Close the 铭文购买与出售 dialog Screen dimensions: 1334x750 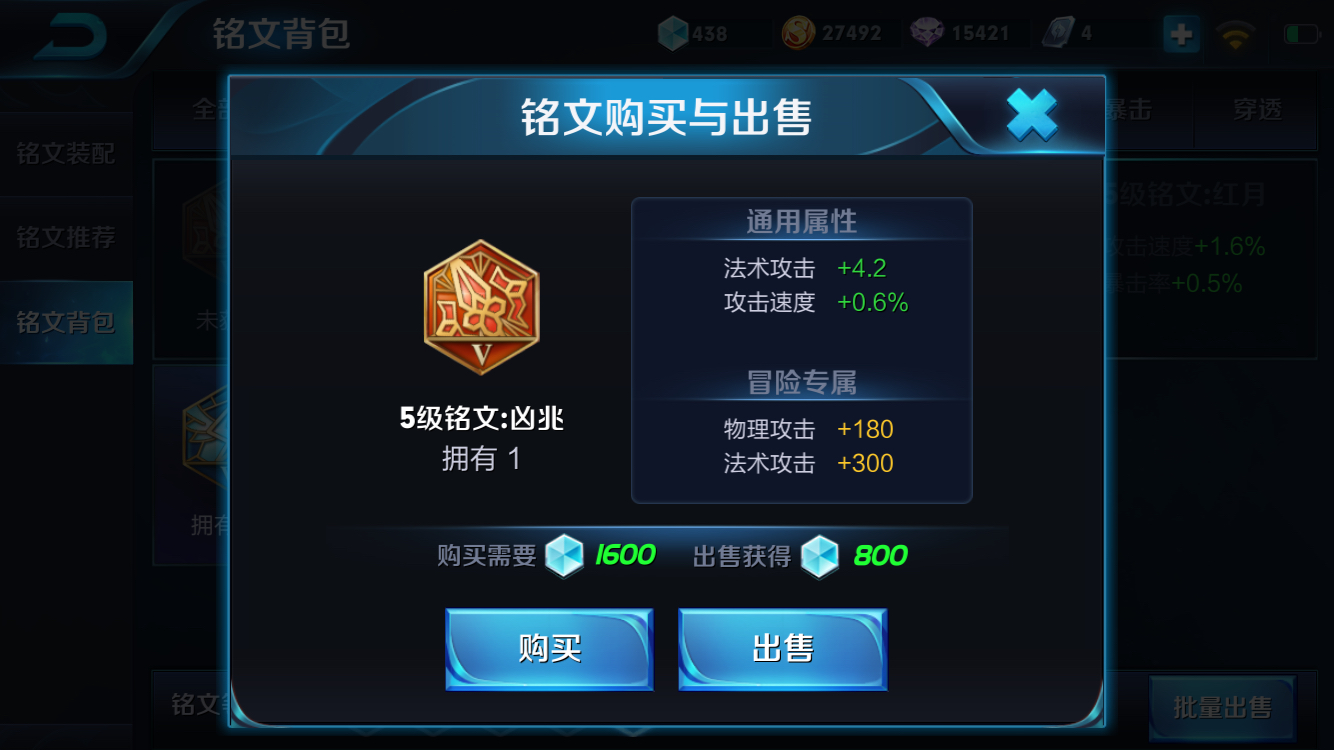[x=1032, y=113]
